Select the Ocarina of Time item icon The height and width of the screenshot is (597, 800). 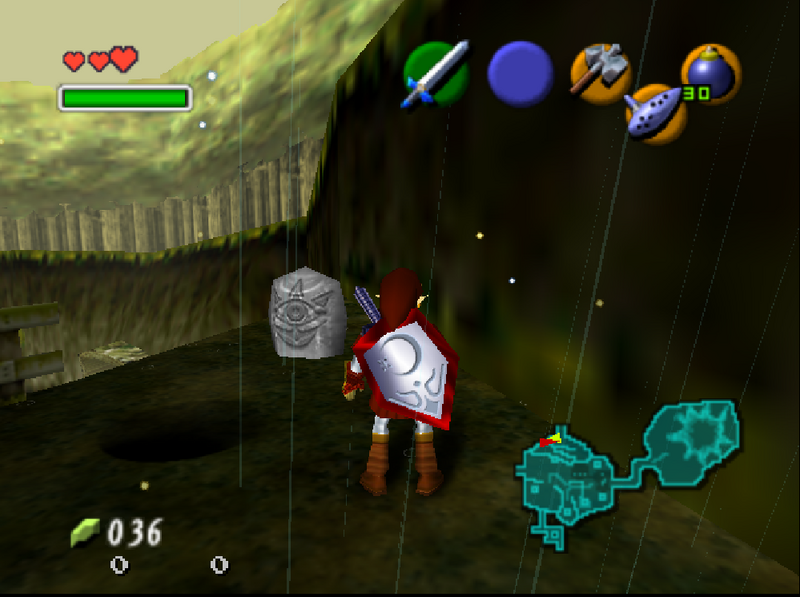[x=655, y=111]
